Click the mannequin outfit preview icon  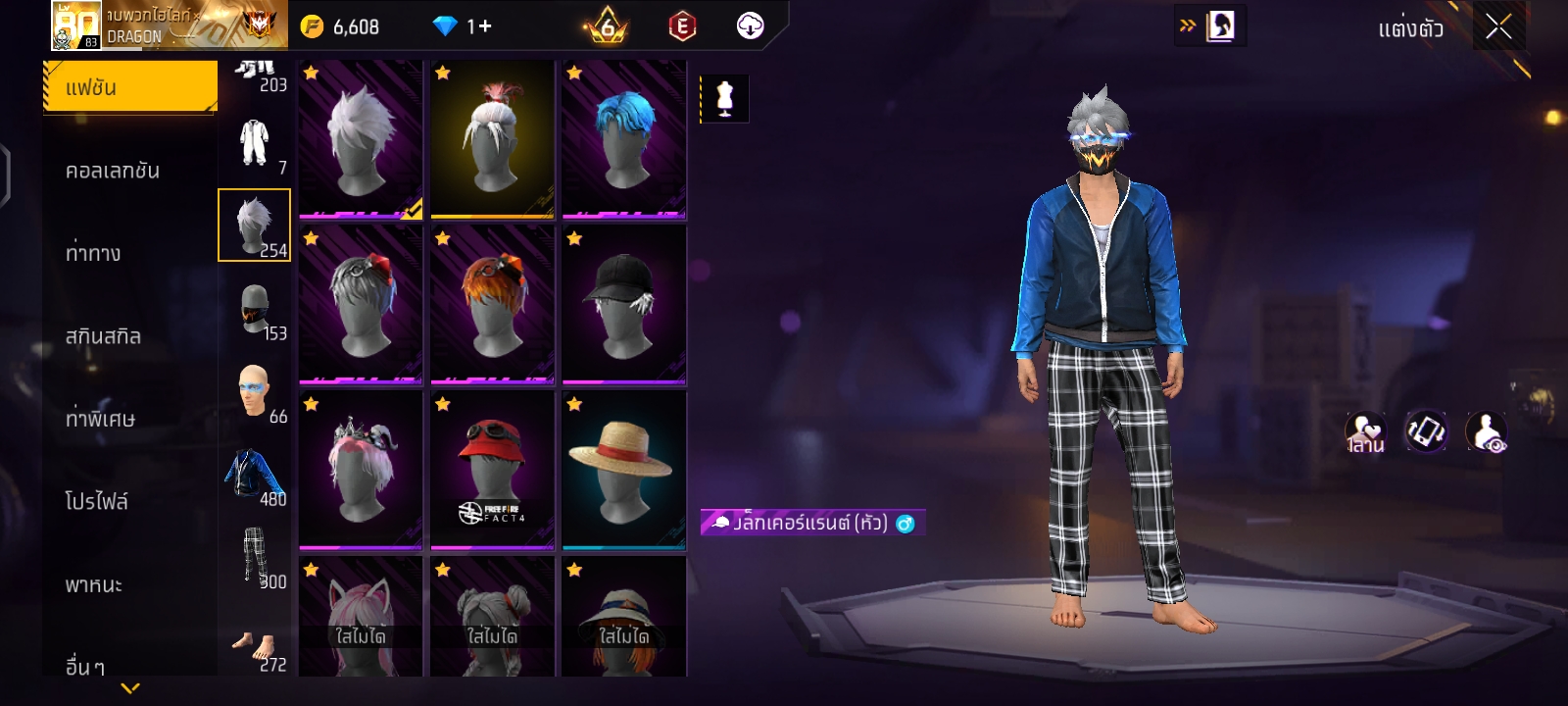pos(725,99)
